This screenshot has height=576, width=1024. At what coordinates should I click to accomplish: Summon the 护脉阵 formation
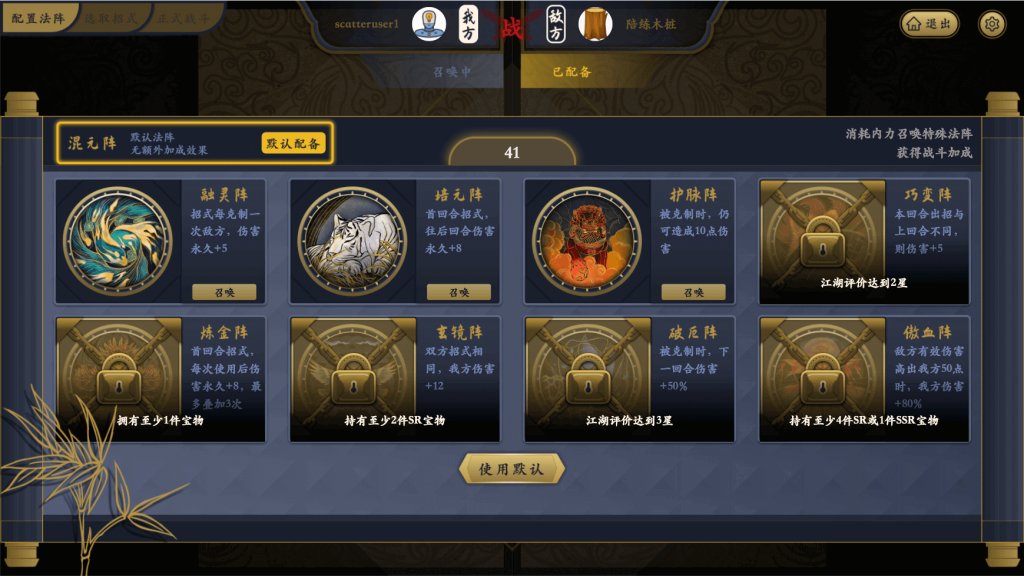[693, 292]
